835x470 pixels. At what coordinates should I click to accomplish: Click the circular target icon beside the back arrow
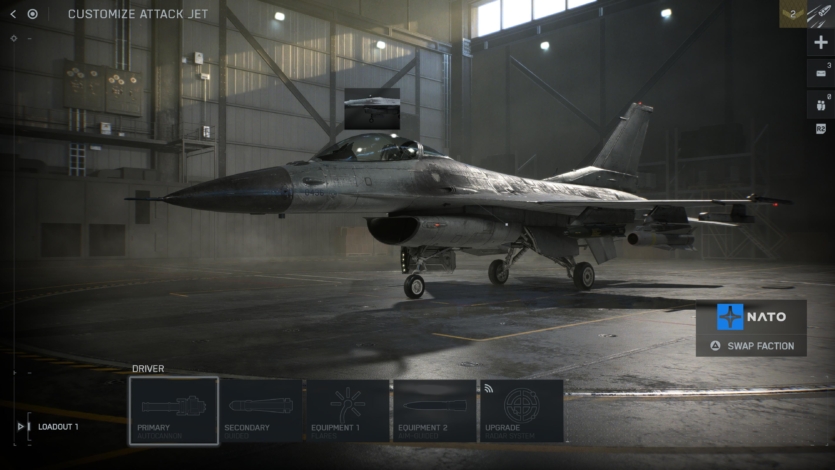pos(33,14)
